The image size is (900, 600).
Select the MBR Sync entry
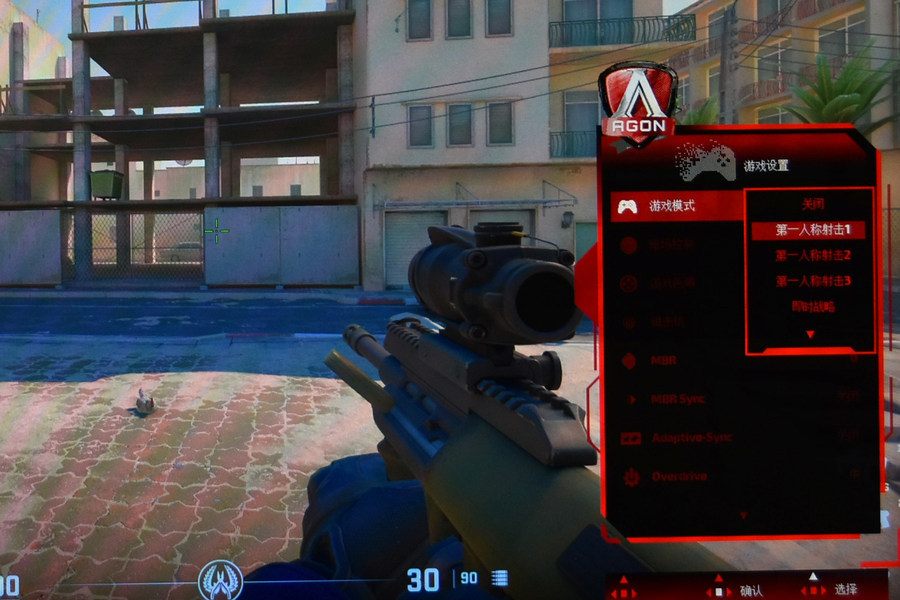(677, 399)
